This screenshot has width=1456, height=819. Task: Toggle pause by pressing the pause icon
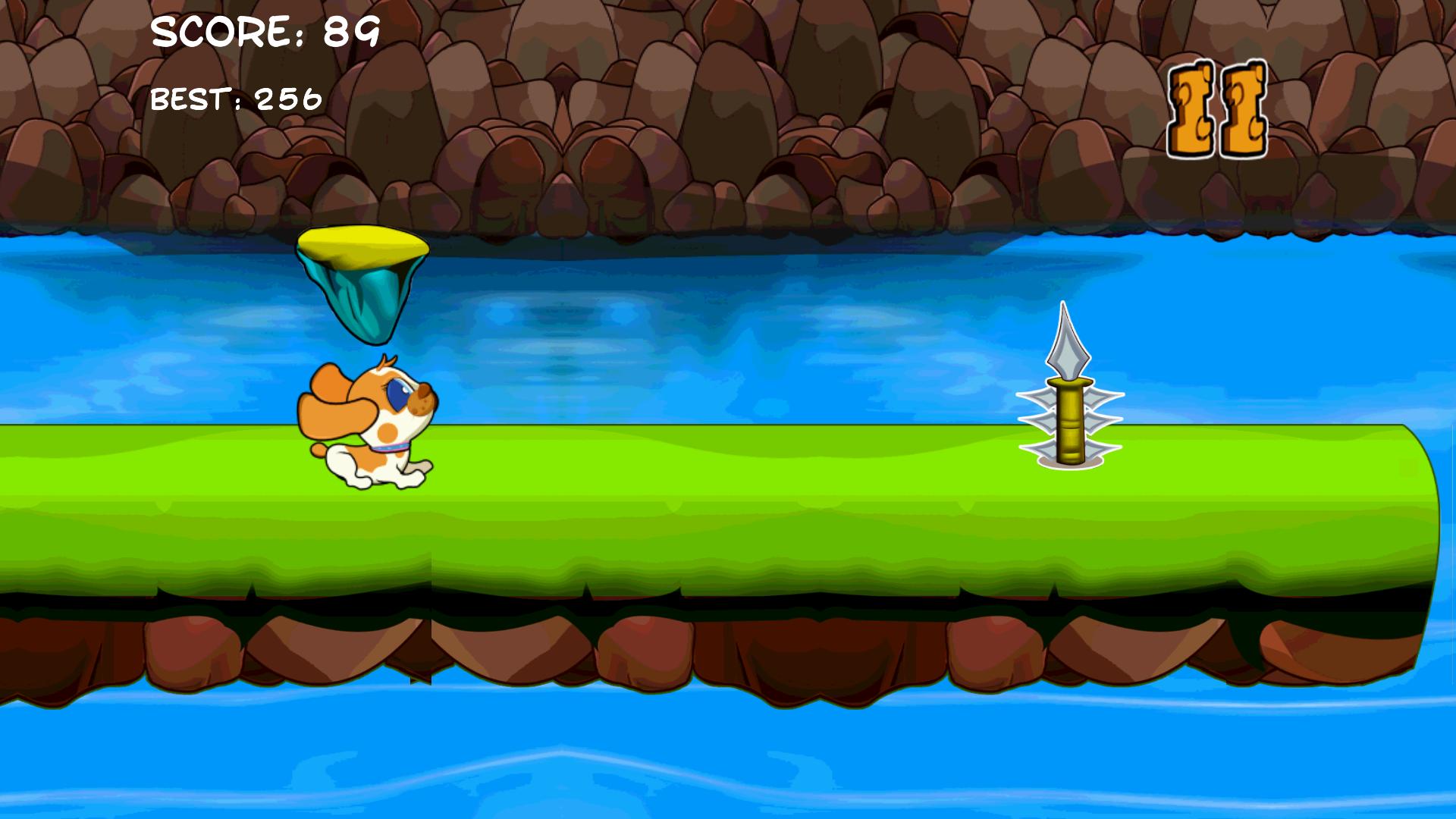click(x=1217, y=106)
